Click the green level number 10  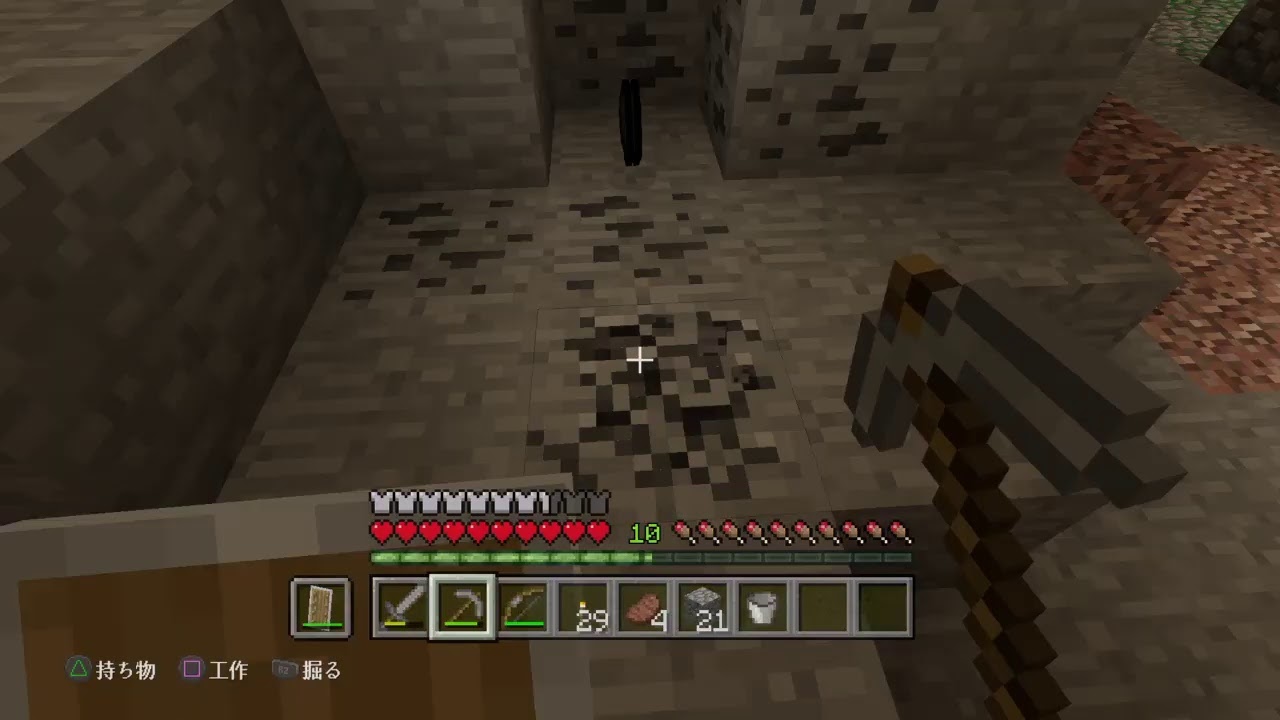(x=646, y=534)
